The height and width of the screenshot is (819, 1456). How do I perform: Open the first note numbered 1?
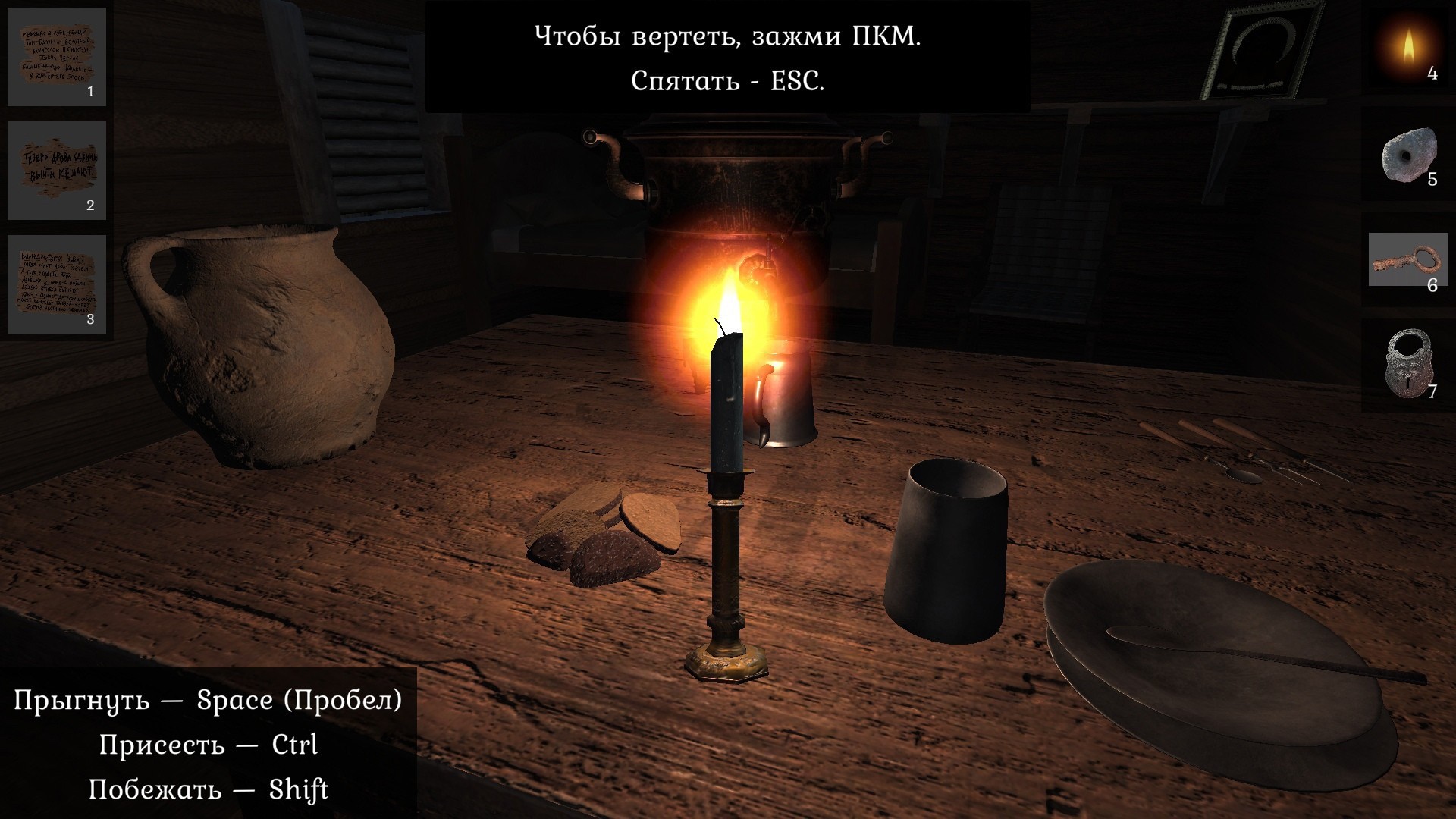(x=57, y=57)
